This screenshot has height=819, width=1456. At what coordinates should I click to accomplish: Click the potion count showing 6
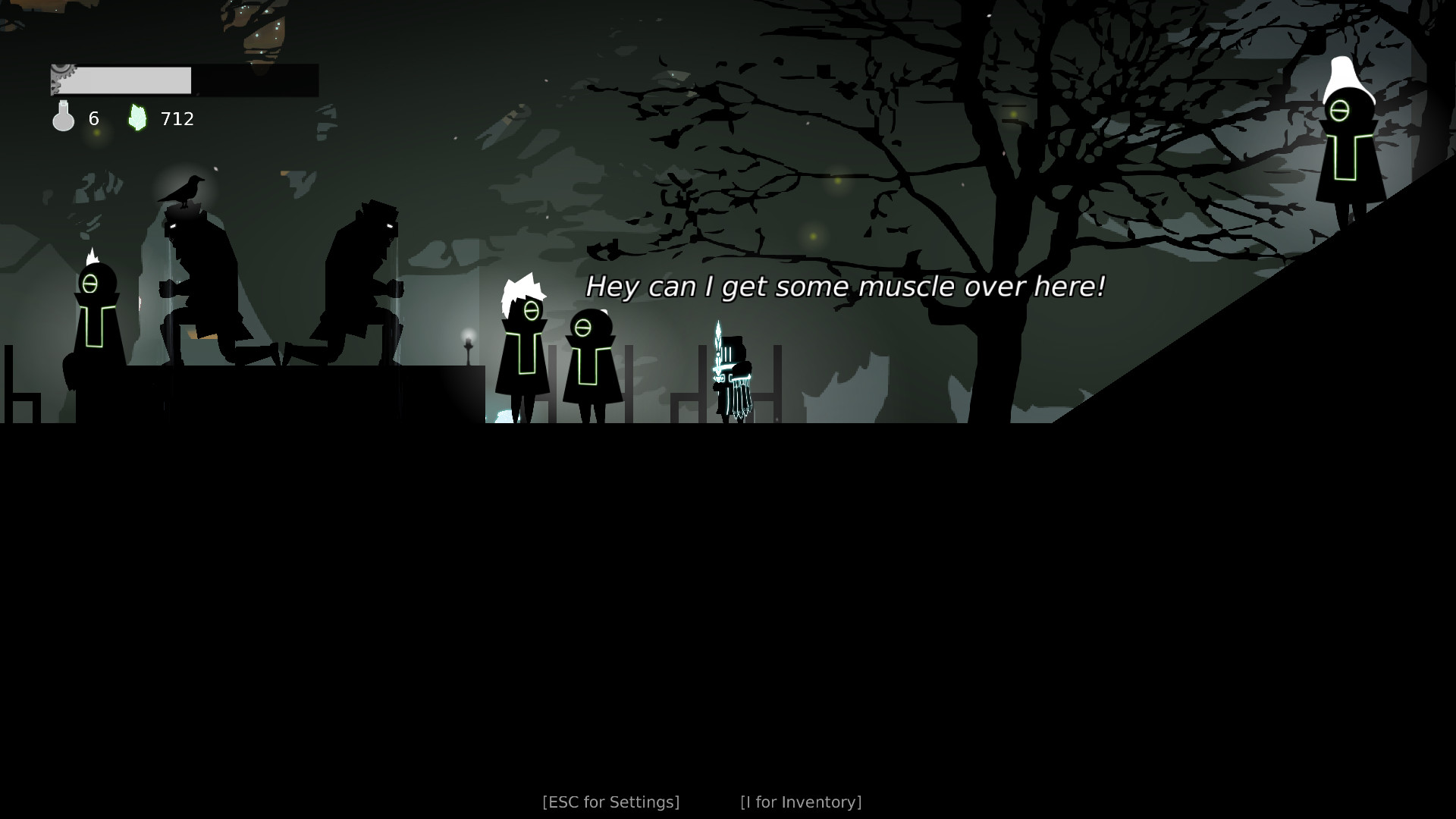point(93,118)
